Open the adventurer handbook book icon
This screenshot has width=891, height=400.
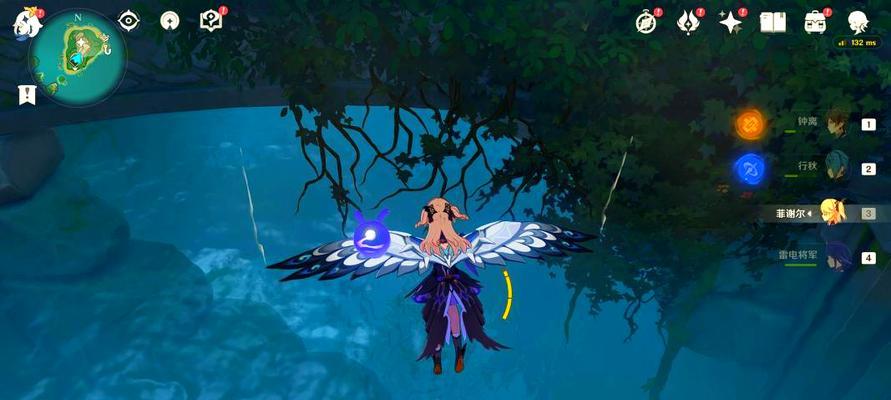772,22
